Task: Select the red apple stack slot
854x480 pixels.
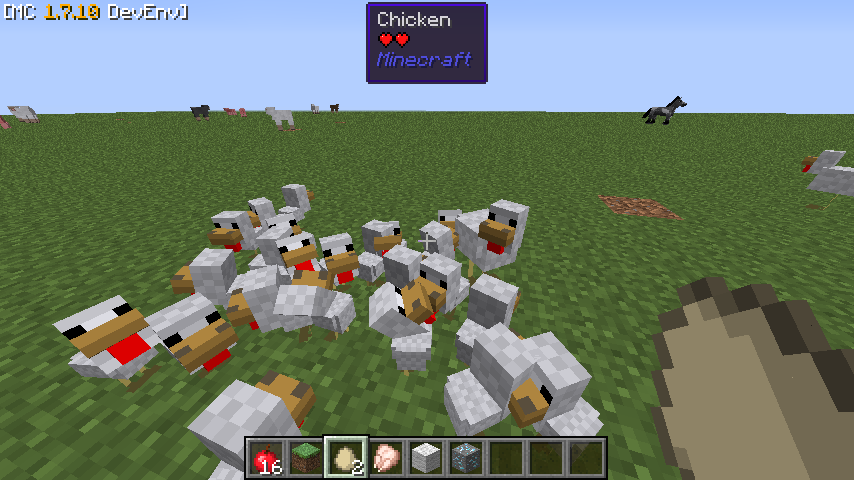Action: coord(266,458)
